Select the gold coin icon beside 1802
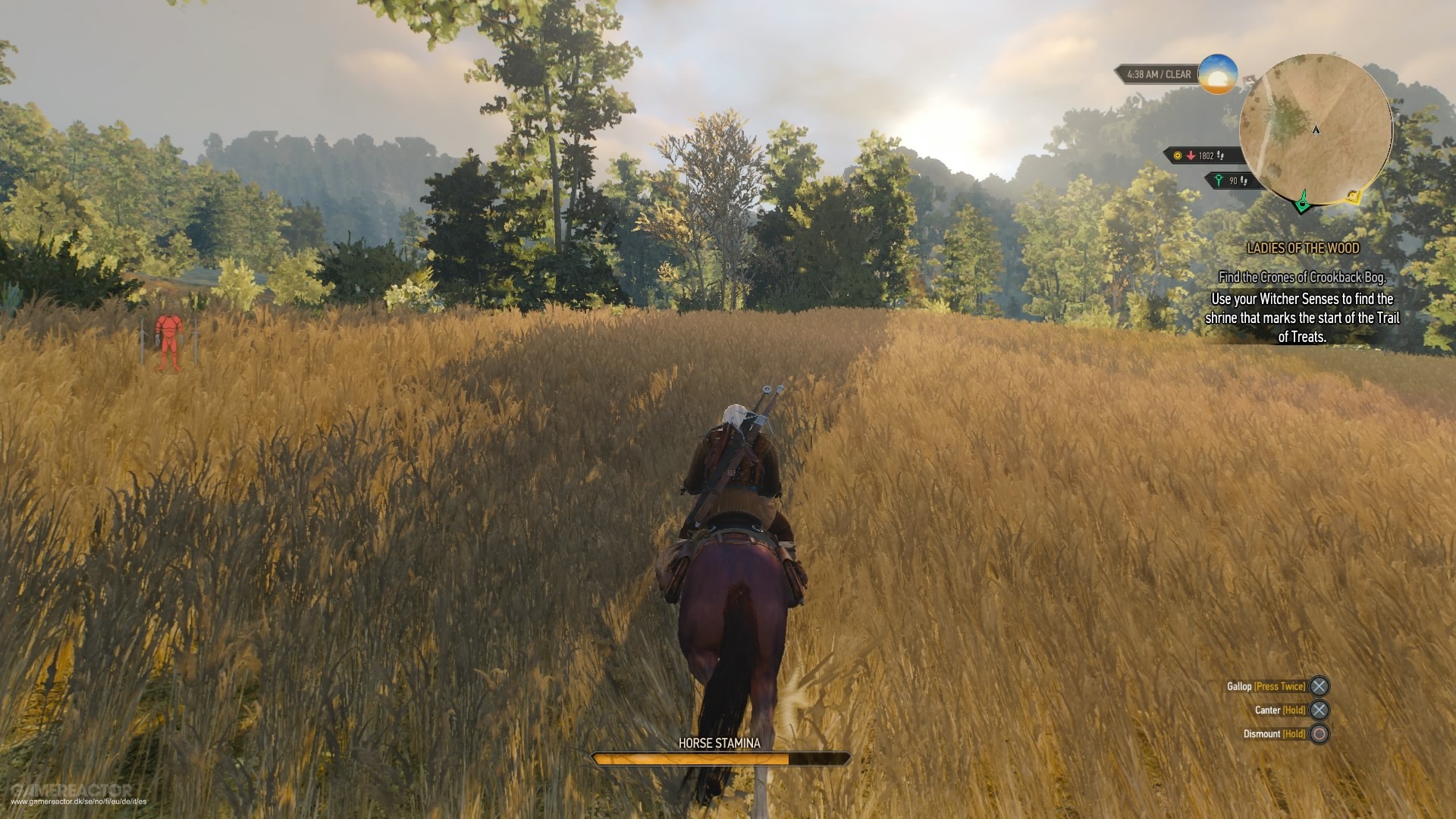The image size is (1456, 819). [1177, 156]
